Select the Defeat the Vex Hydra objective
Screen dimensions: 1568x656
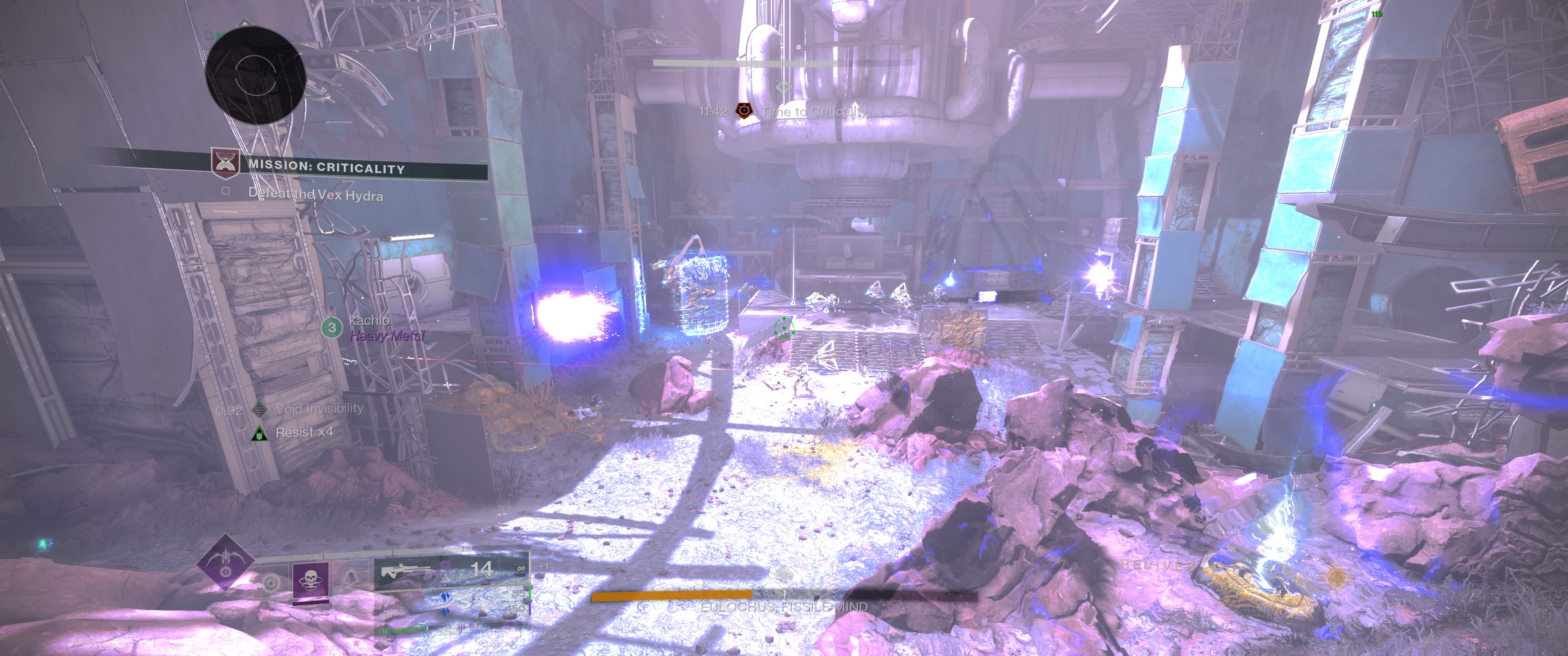click(x=315, y=195)
